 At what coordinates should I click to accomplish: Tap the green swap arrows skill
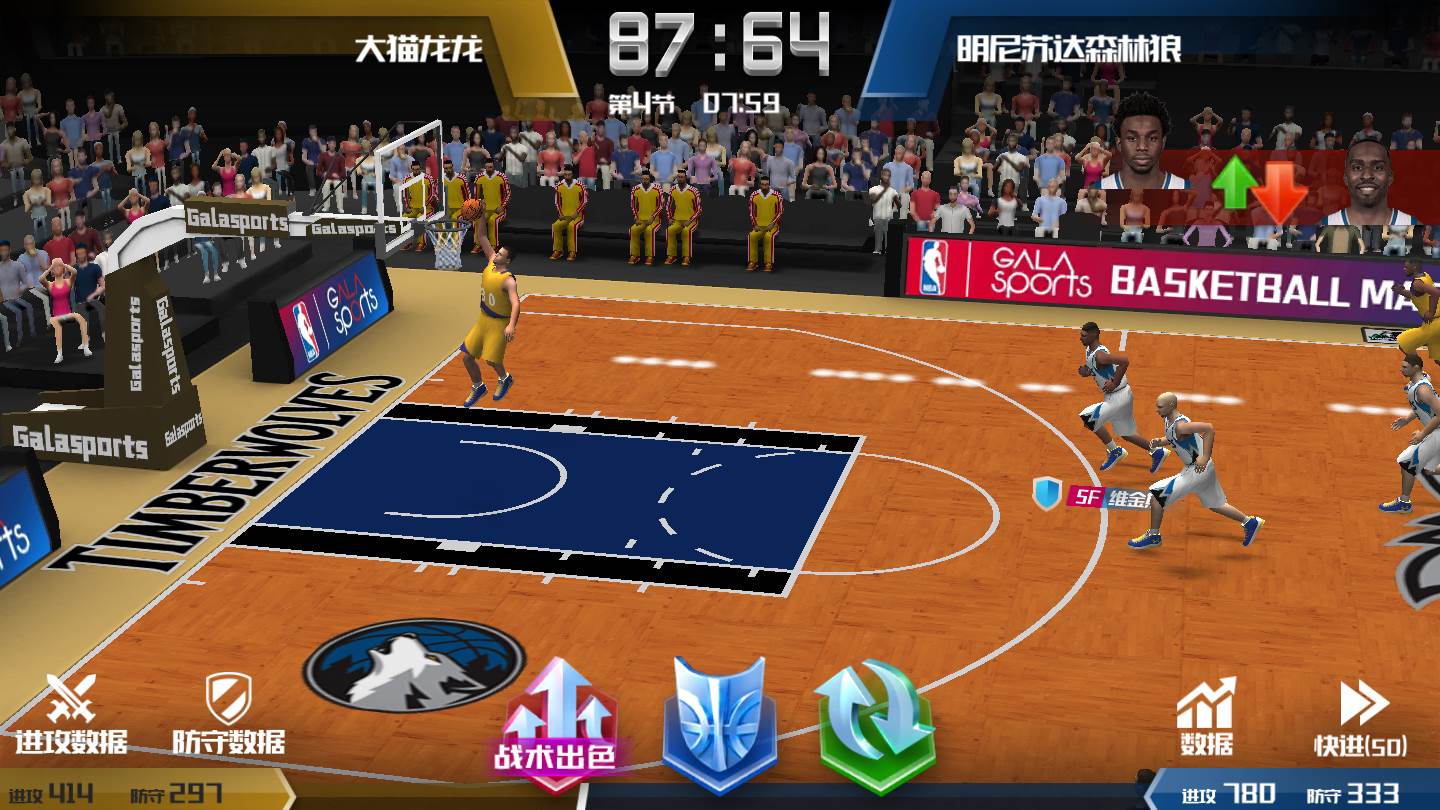click(874, 725)
